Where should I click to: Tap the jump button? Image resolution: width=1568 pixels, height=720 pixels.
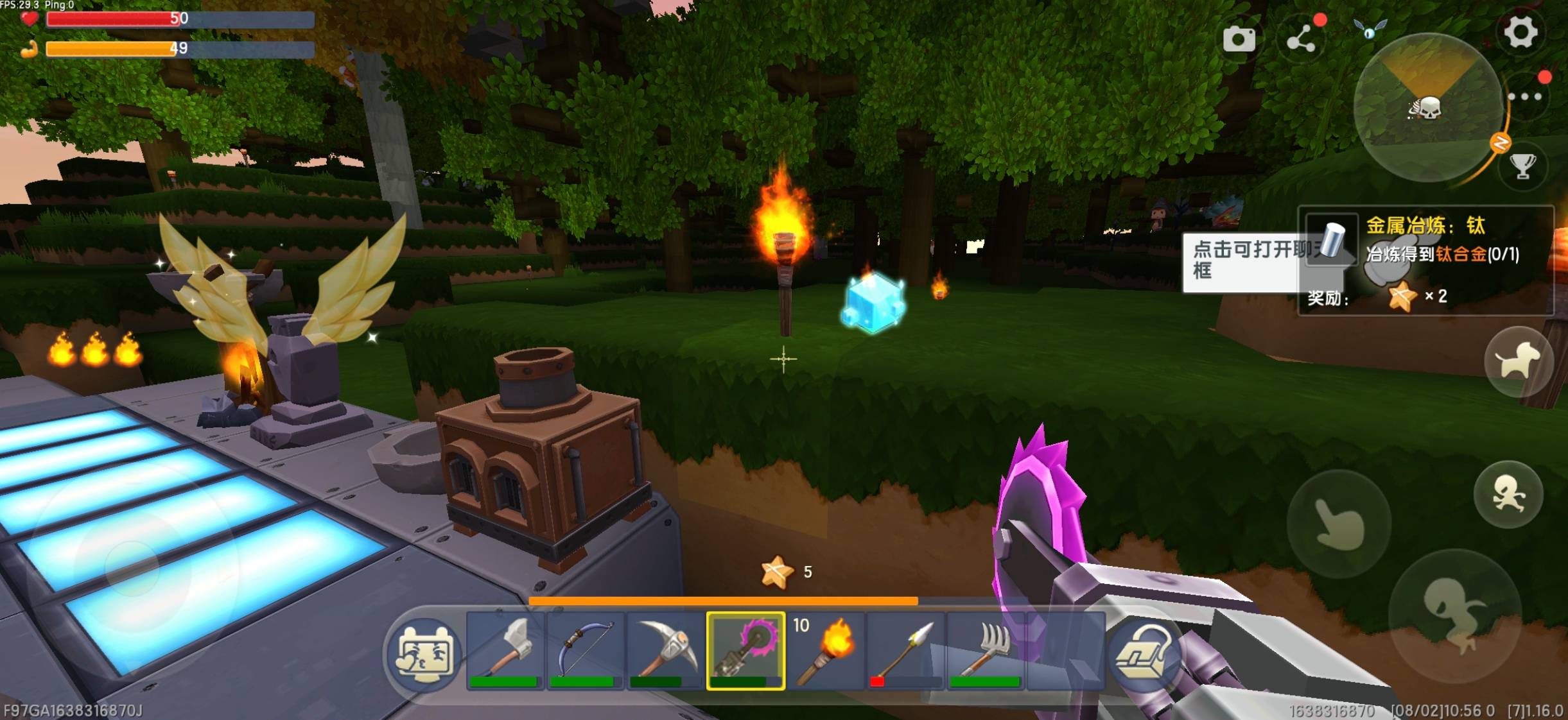(1454, 615)
